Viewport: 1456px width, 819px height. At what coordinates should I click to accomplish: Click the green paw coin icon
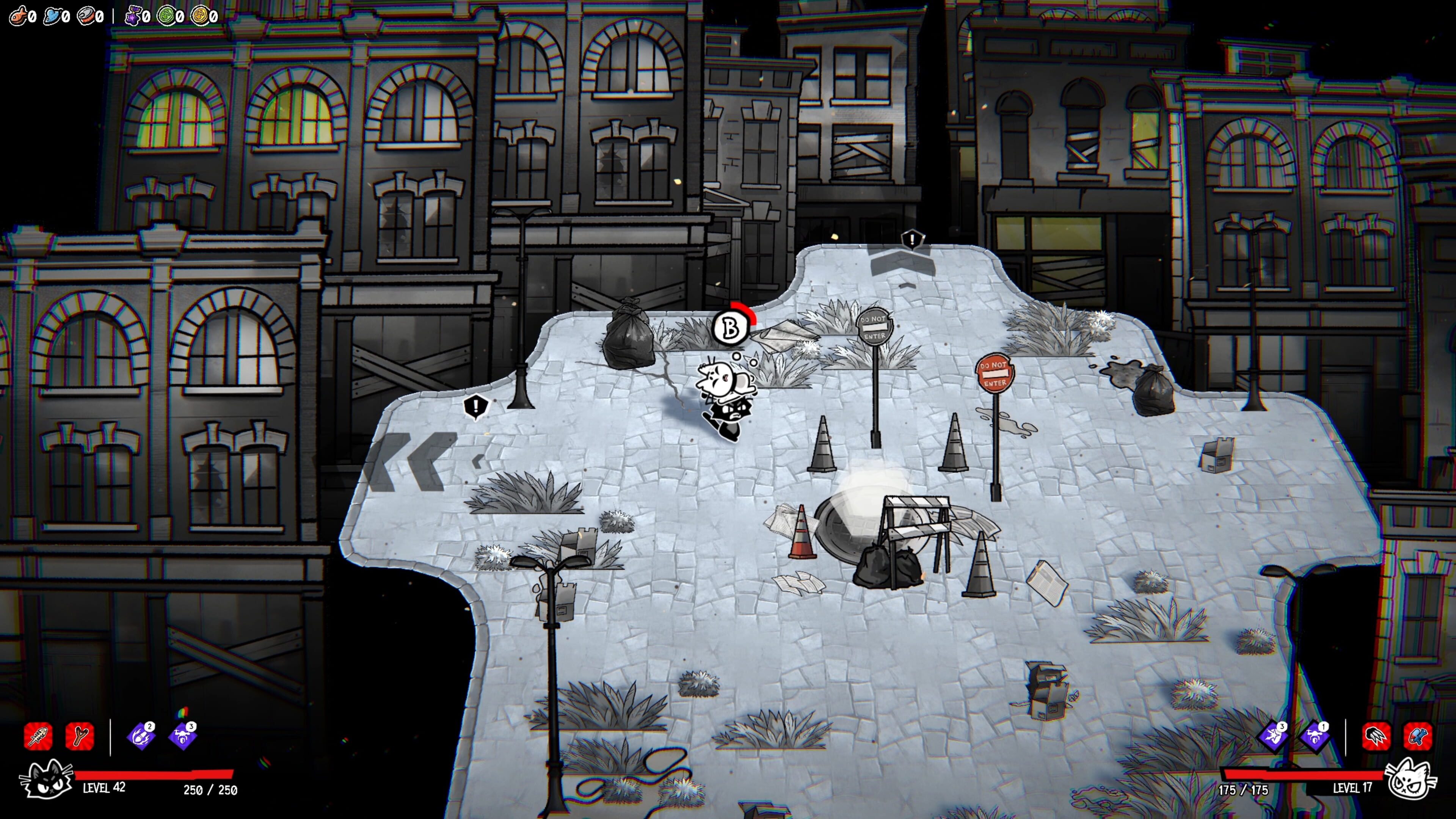(x=166, y=15)
